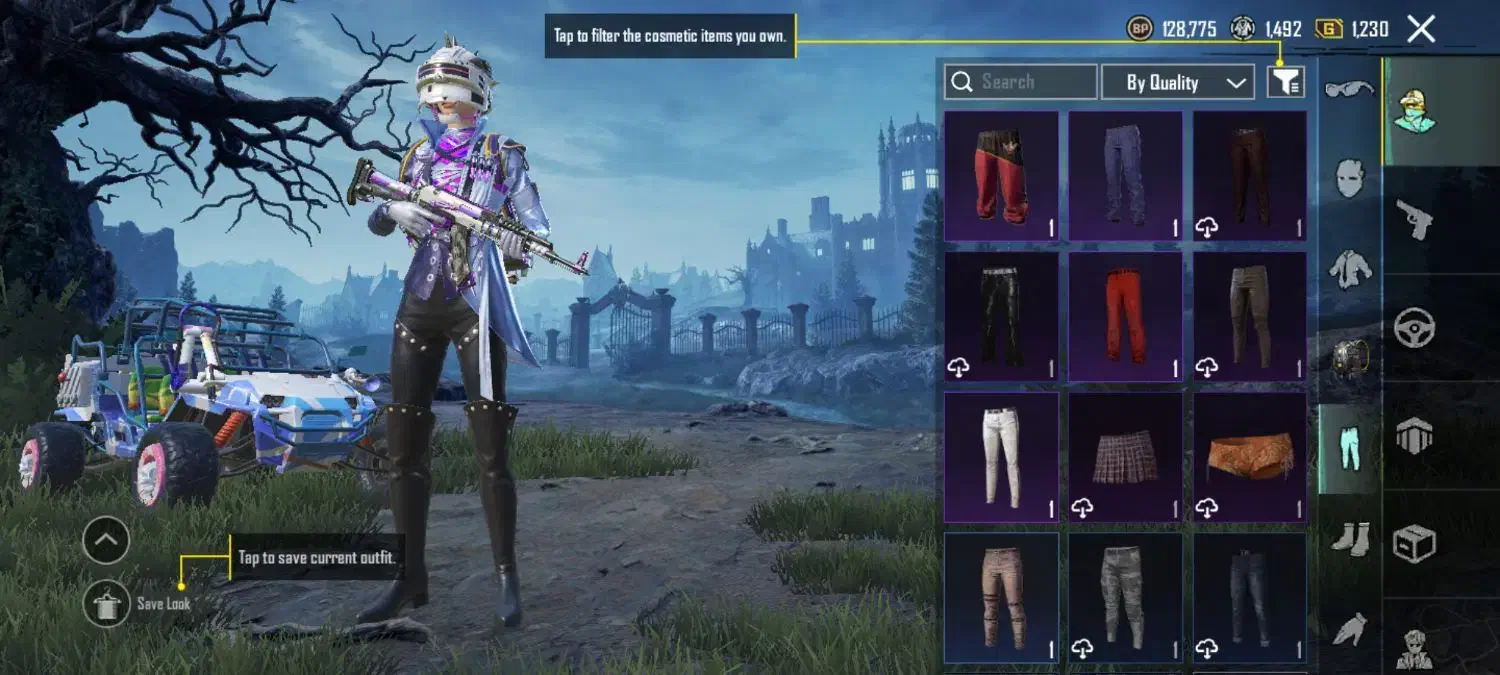Open the gun skins tab
The width and height of the screenshot is (1500, 675).
[1414, 219]
